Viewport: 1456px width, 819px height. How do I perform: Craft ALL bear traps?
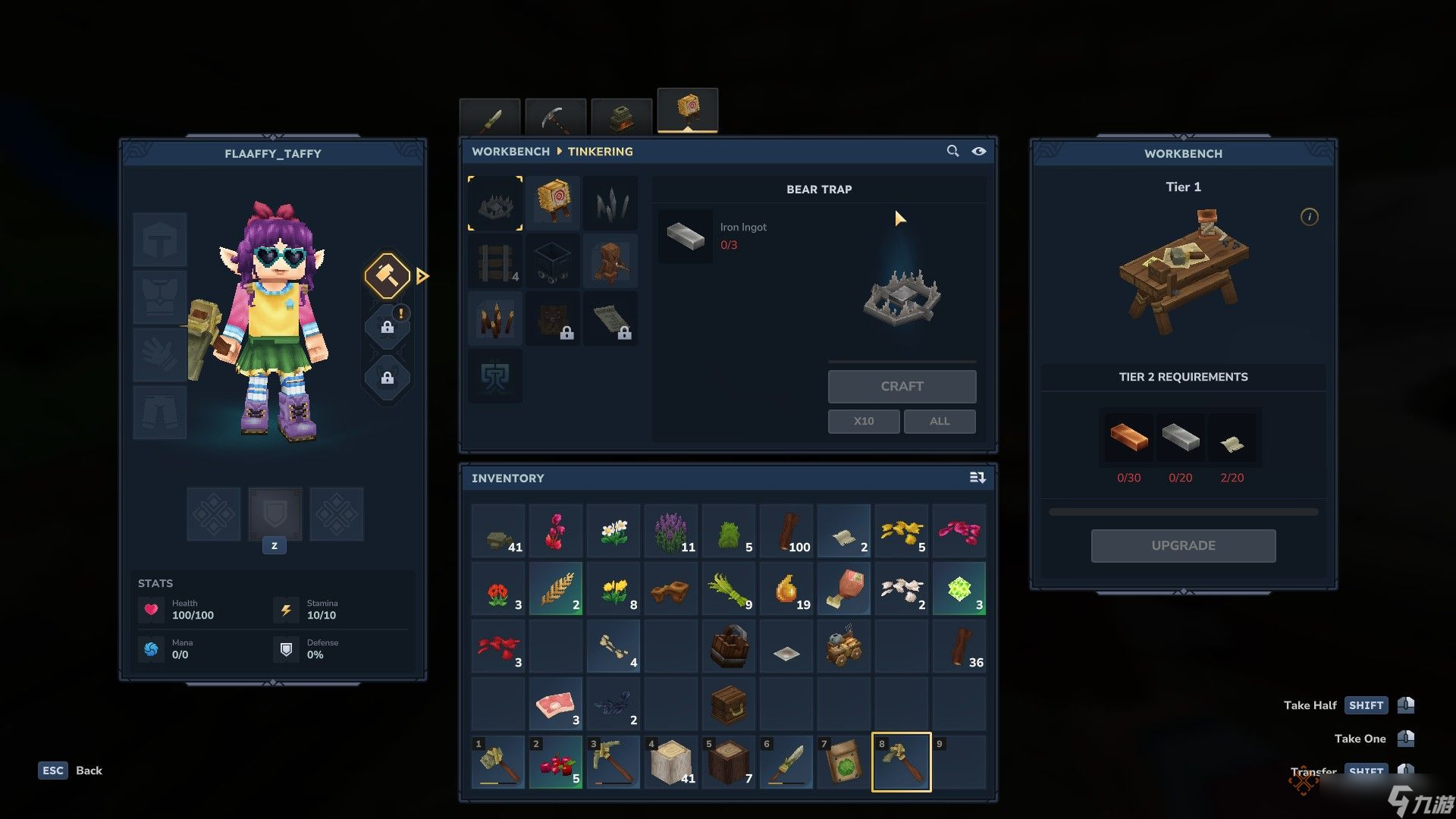[939, 421]
